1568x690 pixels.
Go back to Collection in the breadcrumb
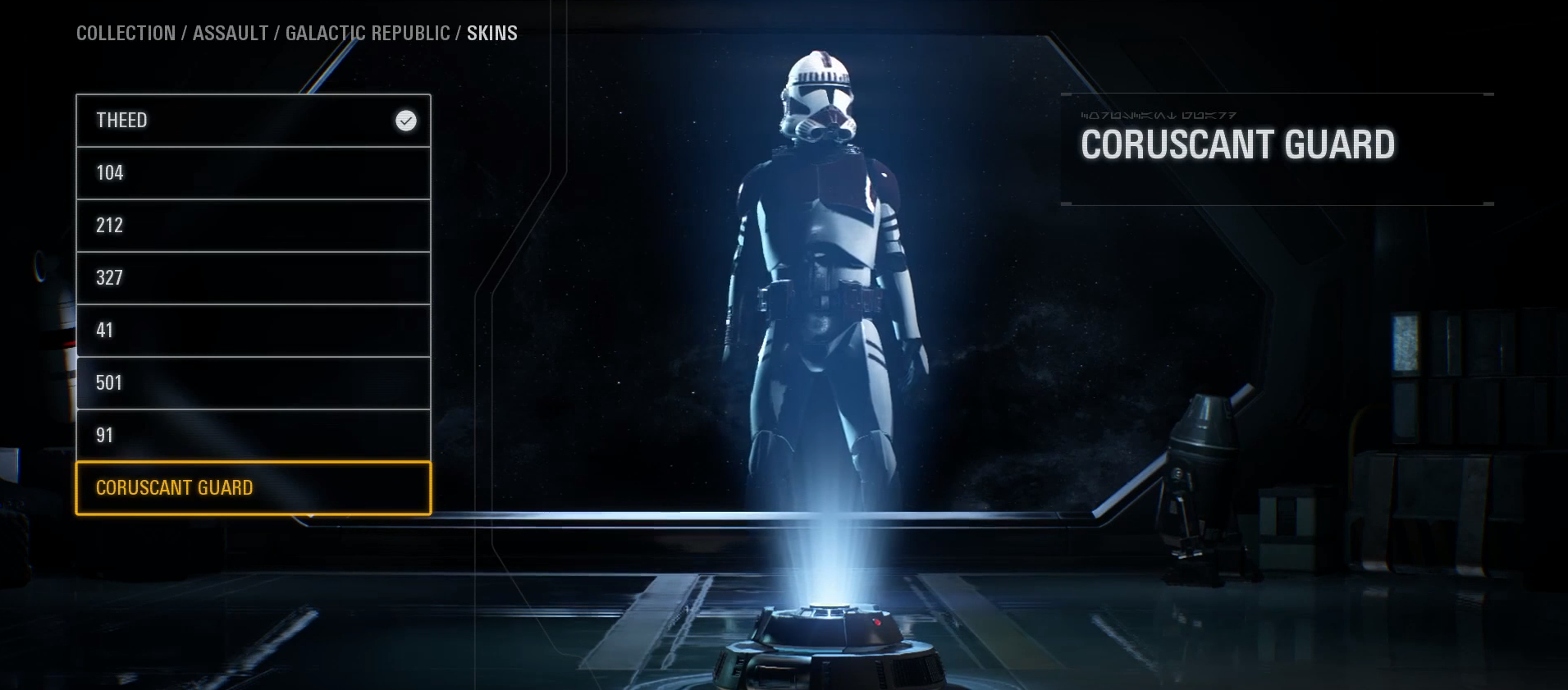click(126, 34)
